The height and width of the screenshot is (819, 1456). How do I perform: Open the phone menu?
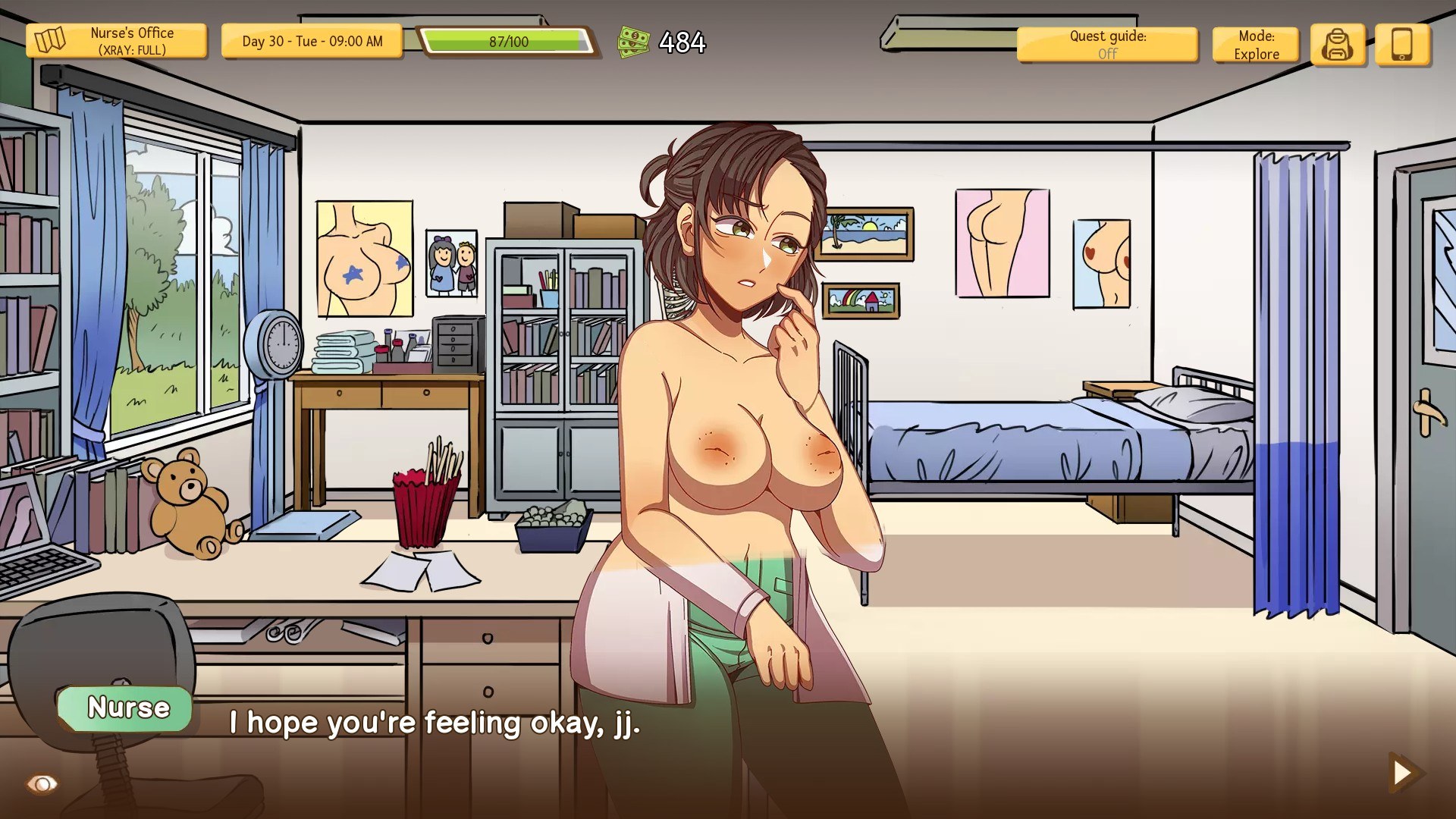pyautogui.click(x=1402, y=45)
